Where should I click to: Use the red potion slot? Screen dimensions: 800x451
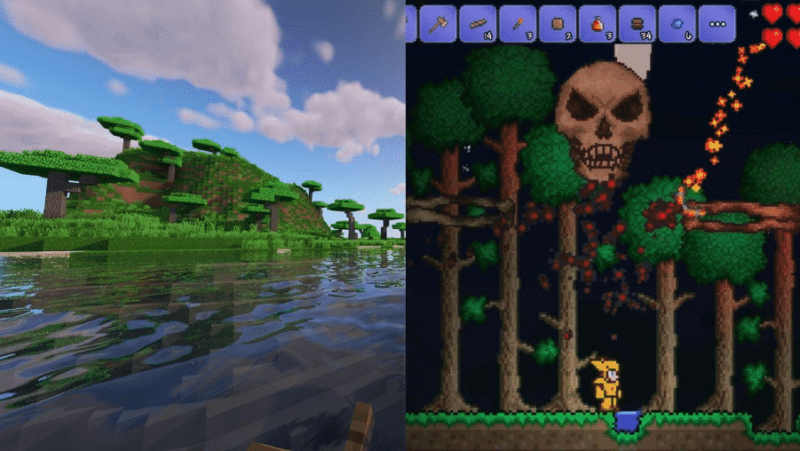pos(598,23)
